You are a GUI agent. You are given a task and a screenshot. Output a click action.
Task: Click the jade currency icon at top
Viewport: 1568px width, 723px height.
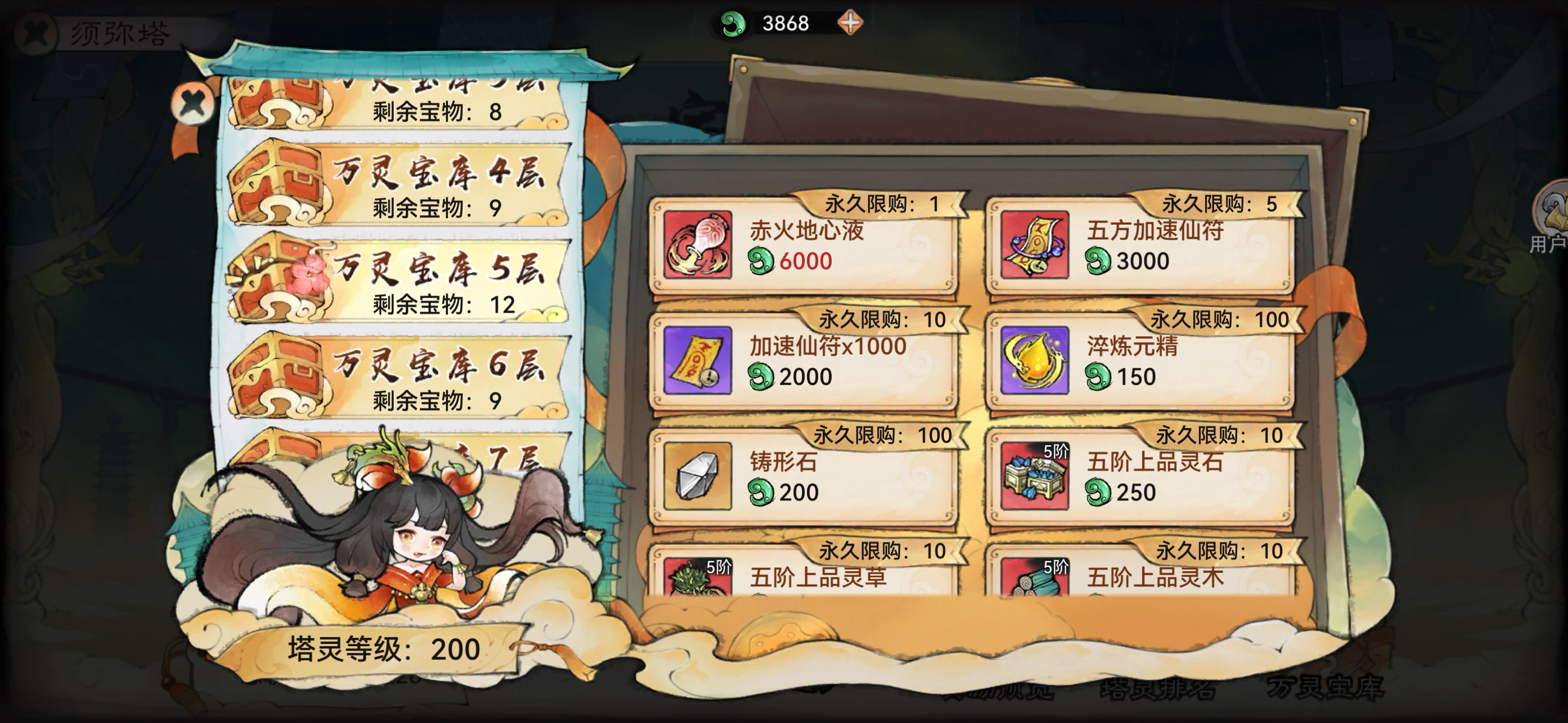point(735,23)
